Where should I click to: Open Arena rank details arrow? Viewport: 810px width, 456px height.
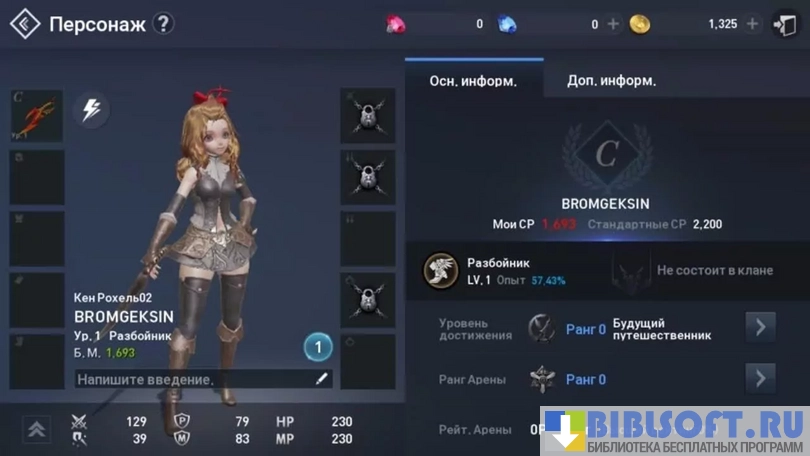pyautogui.click(x=760, y=378)
